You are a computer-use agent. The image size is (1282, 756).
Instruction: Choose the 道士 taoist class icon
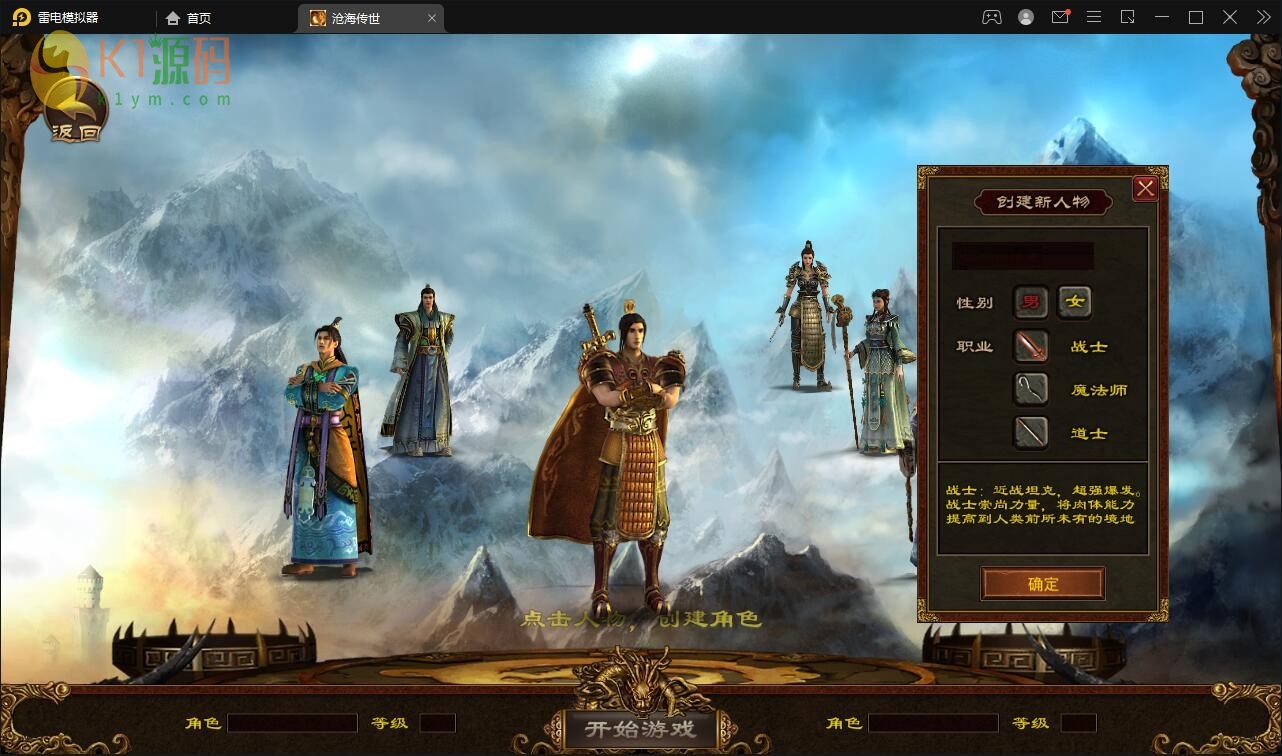coord(1031,433)
